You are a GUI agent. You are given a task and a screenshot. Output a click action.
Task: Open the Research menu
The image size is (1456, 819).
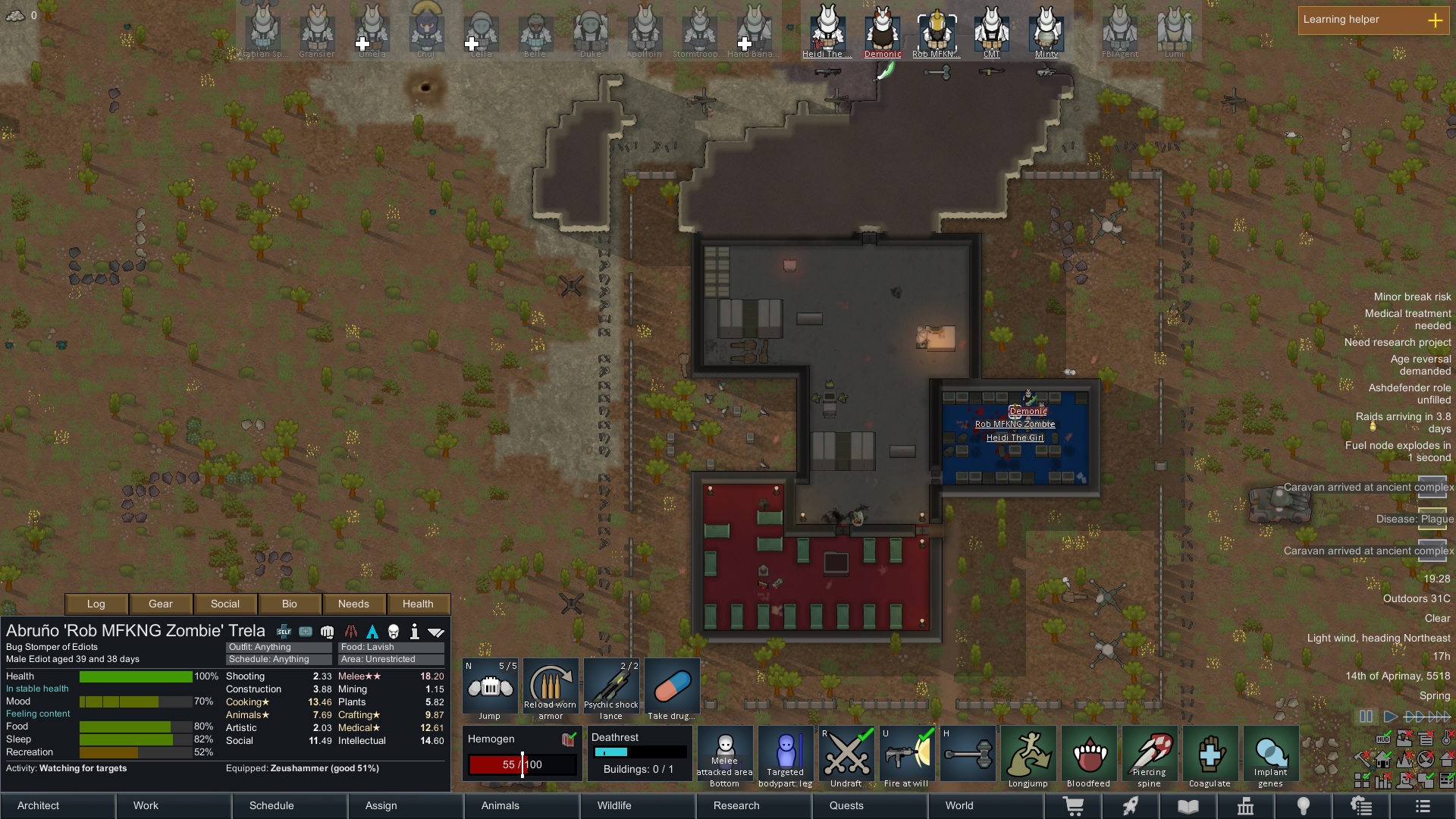[736, 805]
